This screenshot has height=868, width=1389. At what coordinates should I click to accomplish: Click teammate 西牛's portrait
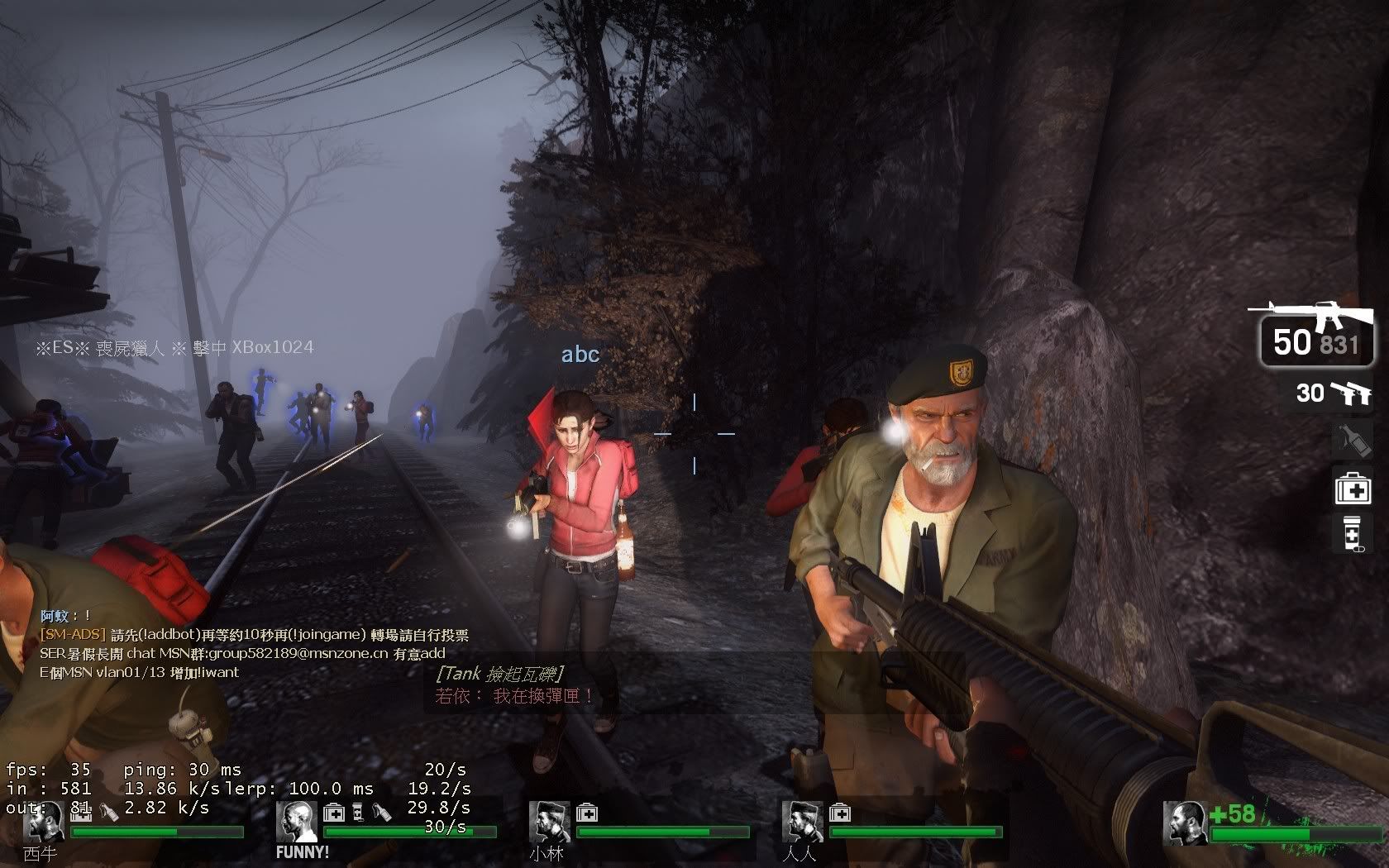point(44,823)
